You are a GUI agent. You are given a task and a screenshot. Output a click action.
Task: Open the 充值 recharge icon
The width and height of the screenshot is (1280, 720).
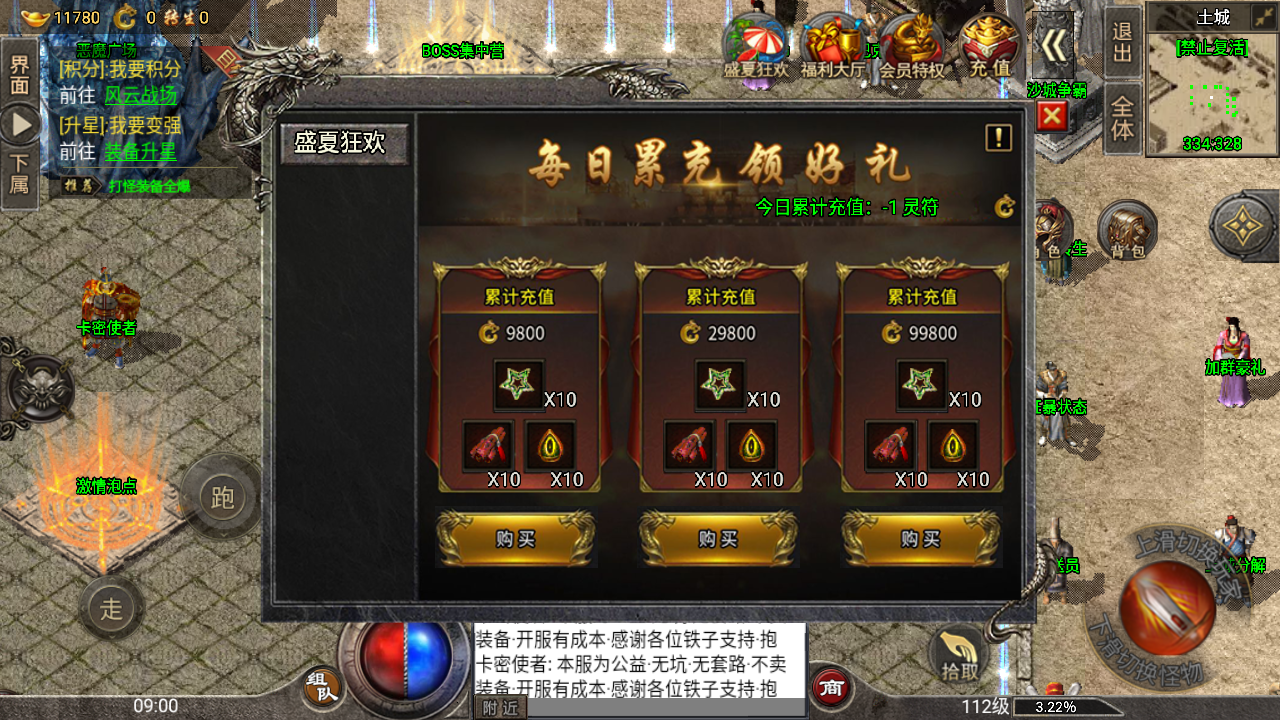988,48
